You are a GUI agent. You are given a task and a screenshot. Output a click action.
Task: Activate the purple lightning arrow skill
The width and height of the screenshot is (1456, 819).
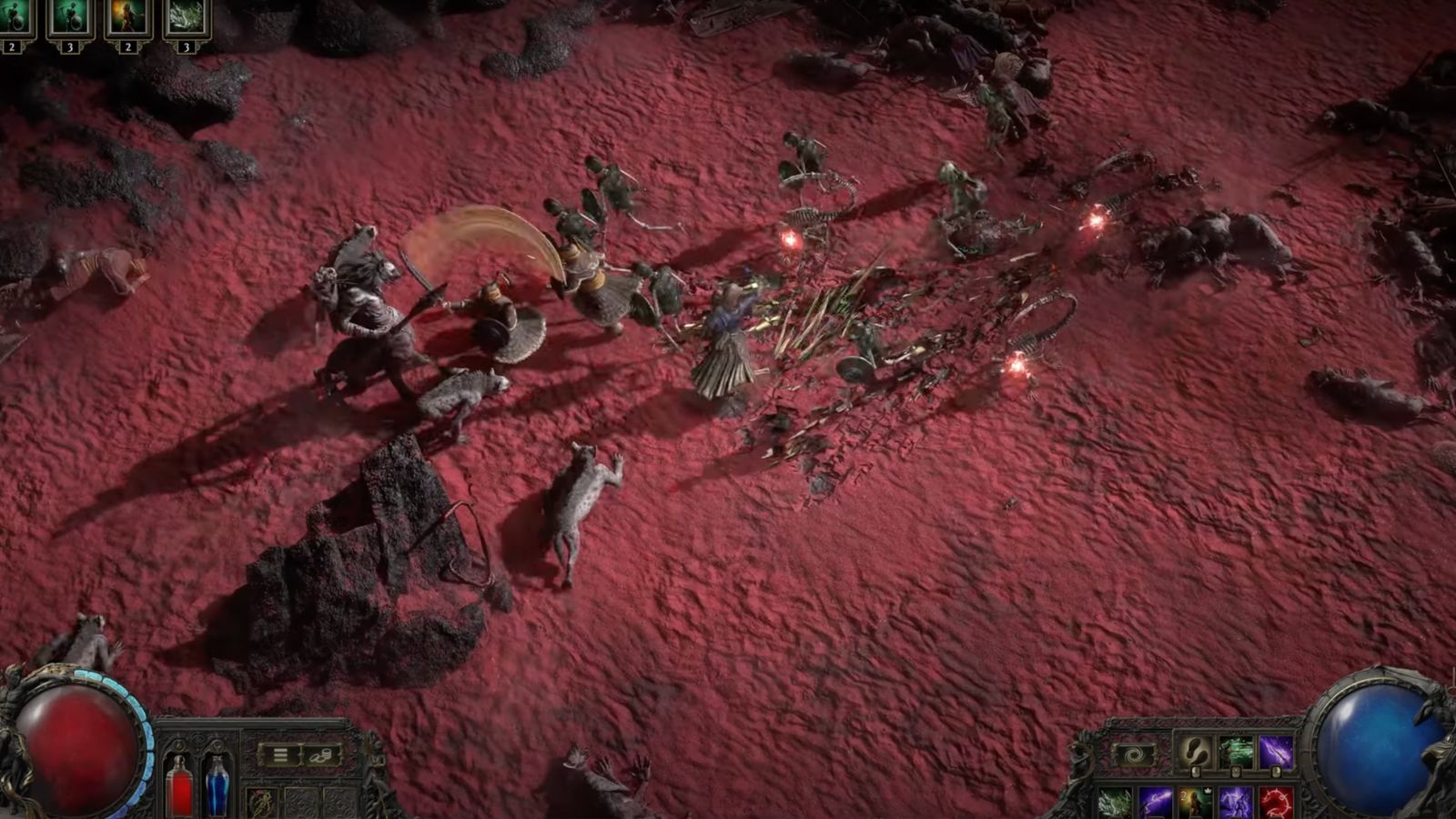click(1276, 753)
